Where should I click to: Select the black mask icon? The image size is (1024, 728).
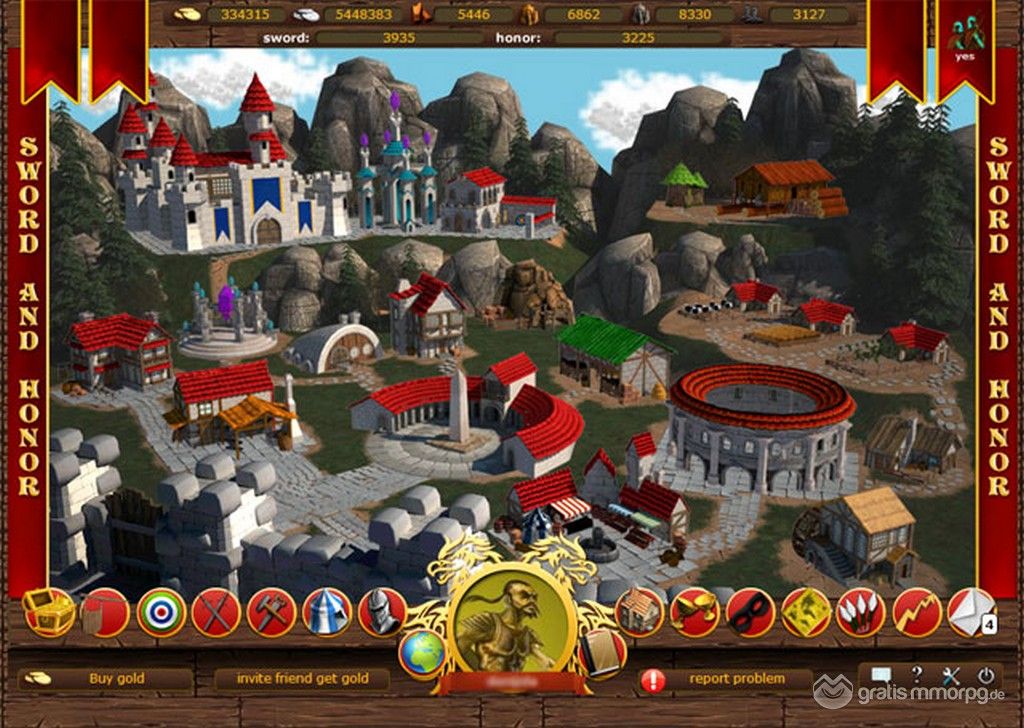(750, 612)
